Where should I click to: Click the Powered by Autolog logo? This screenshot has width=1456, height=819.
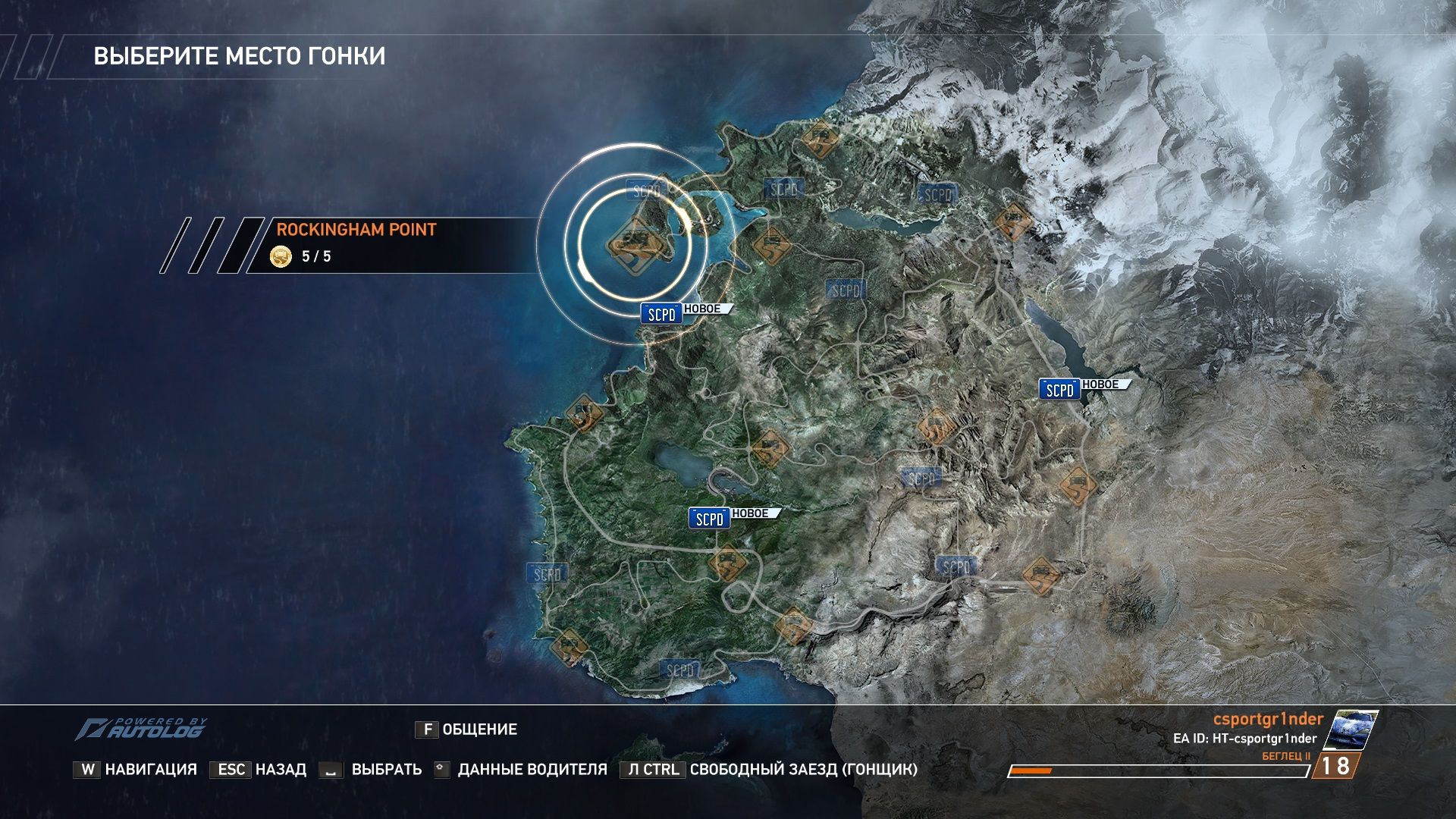coord(141,729)
